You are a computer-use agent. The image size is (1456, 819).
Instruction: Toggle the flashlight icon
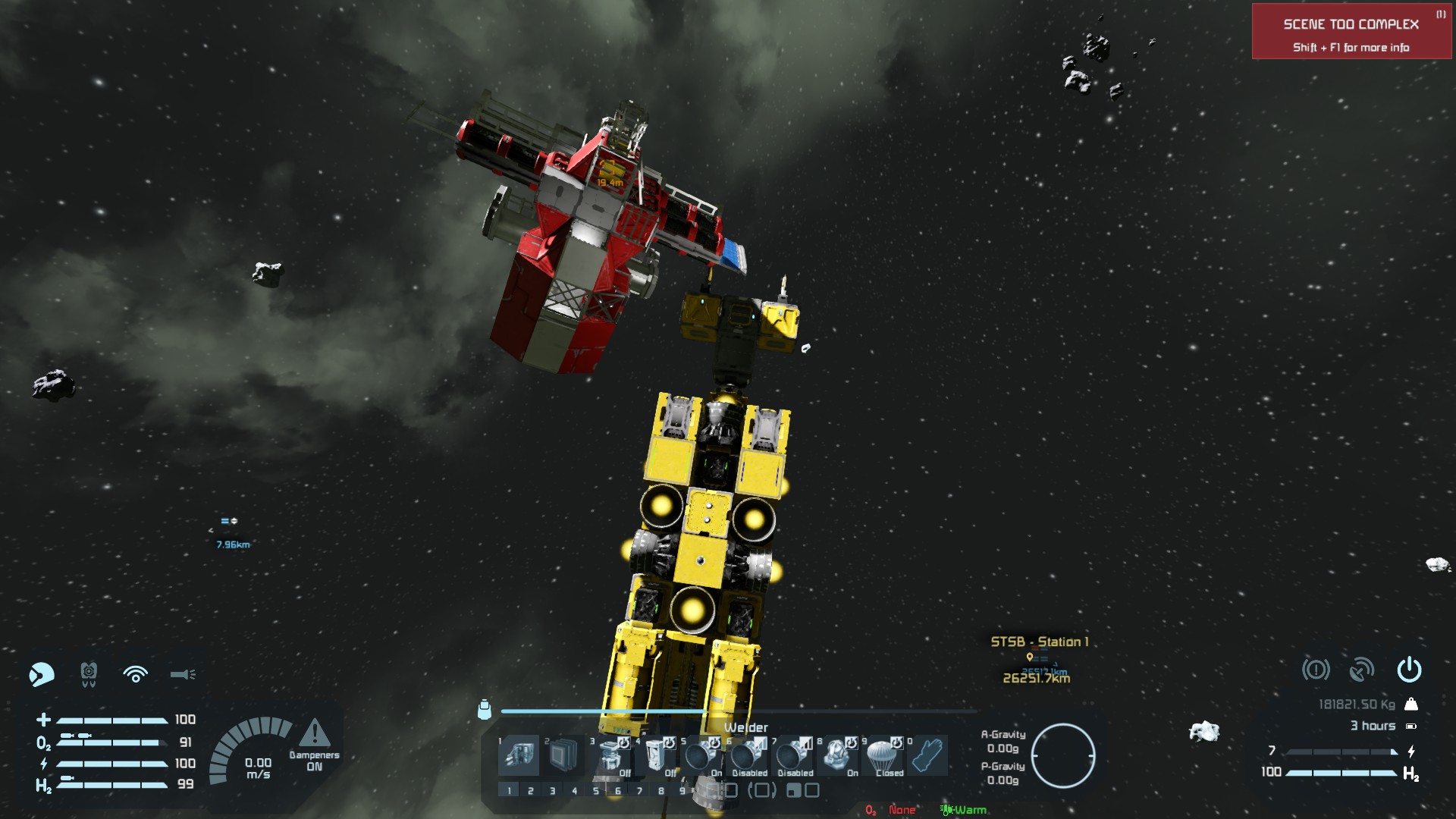click(x=183, y=673)
